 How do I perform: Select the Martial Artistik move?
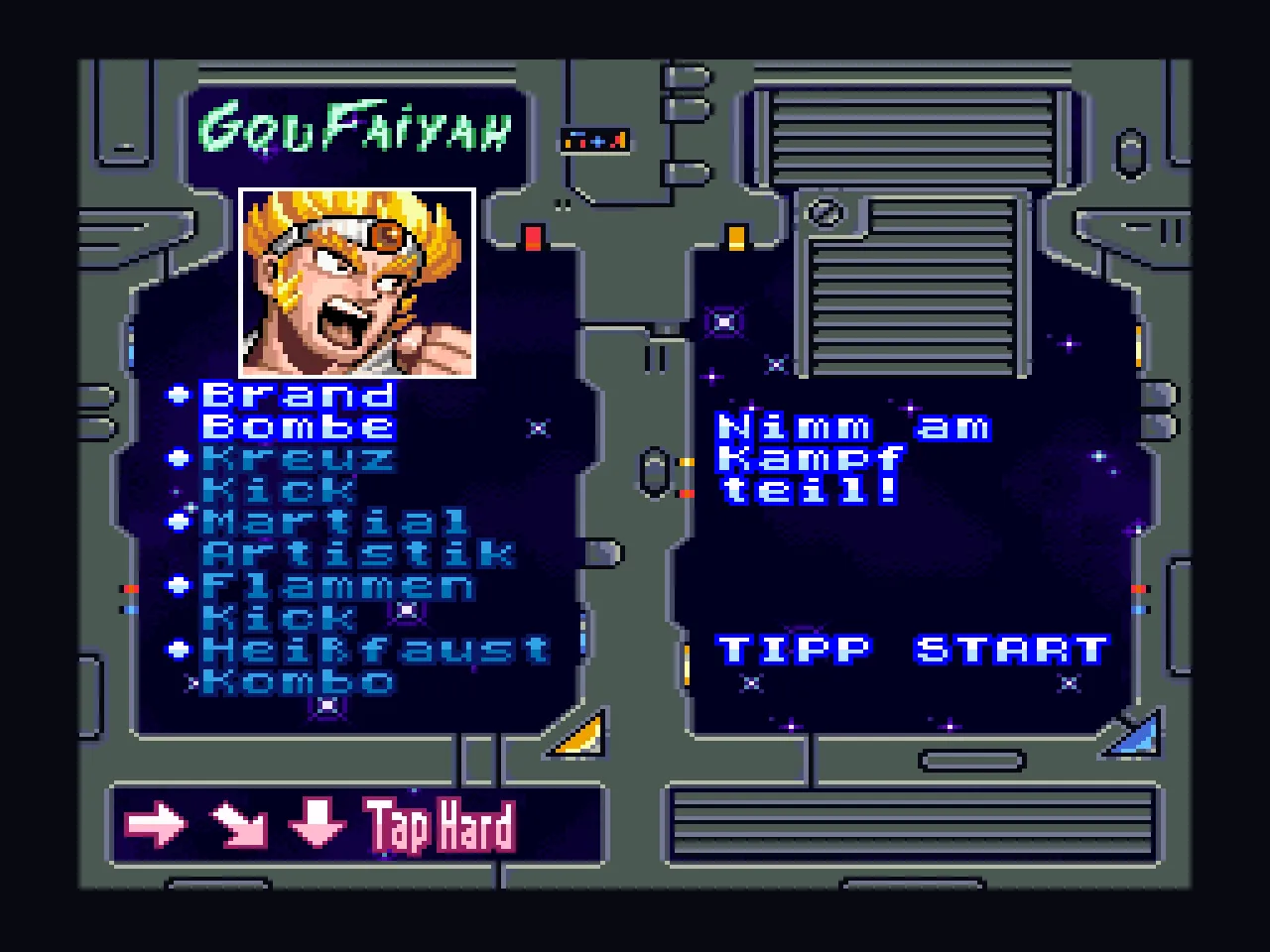point(357,537)
